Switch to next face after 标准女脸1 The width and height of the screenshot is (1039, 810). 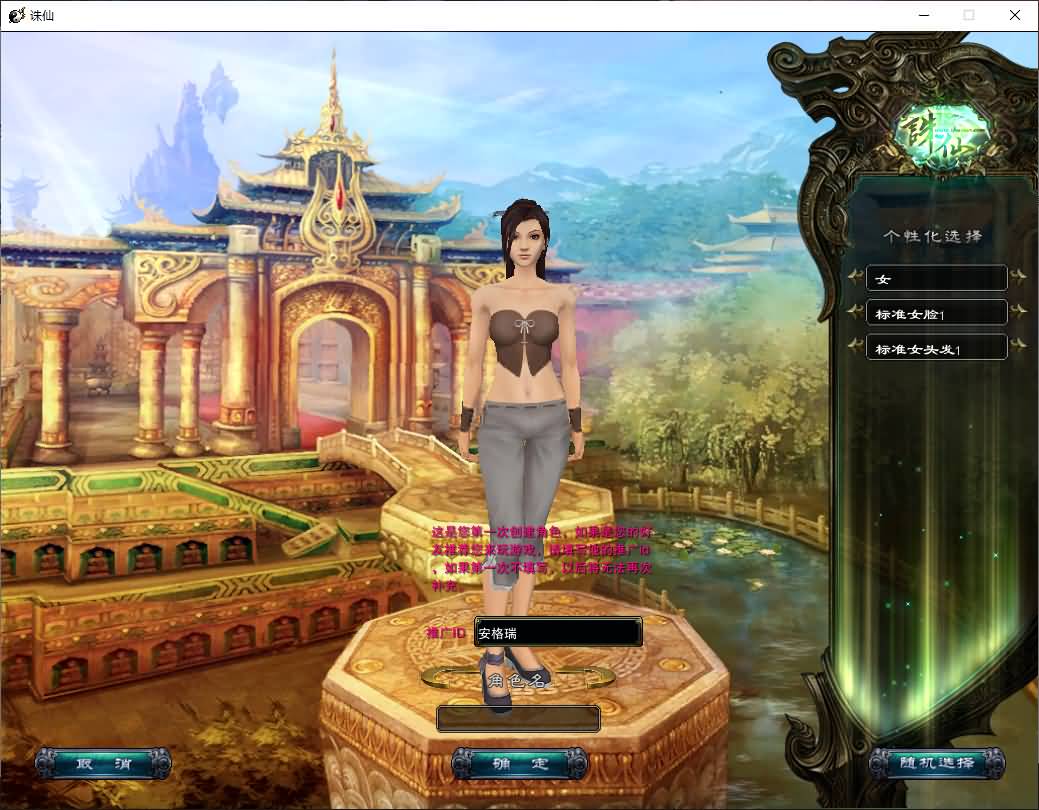click(x=1018, y=312)
